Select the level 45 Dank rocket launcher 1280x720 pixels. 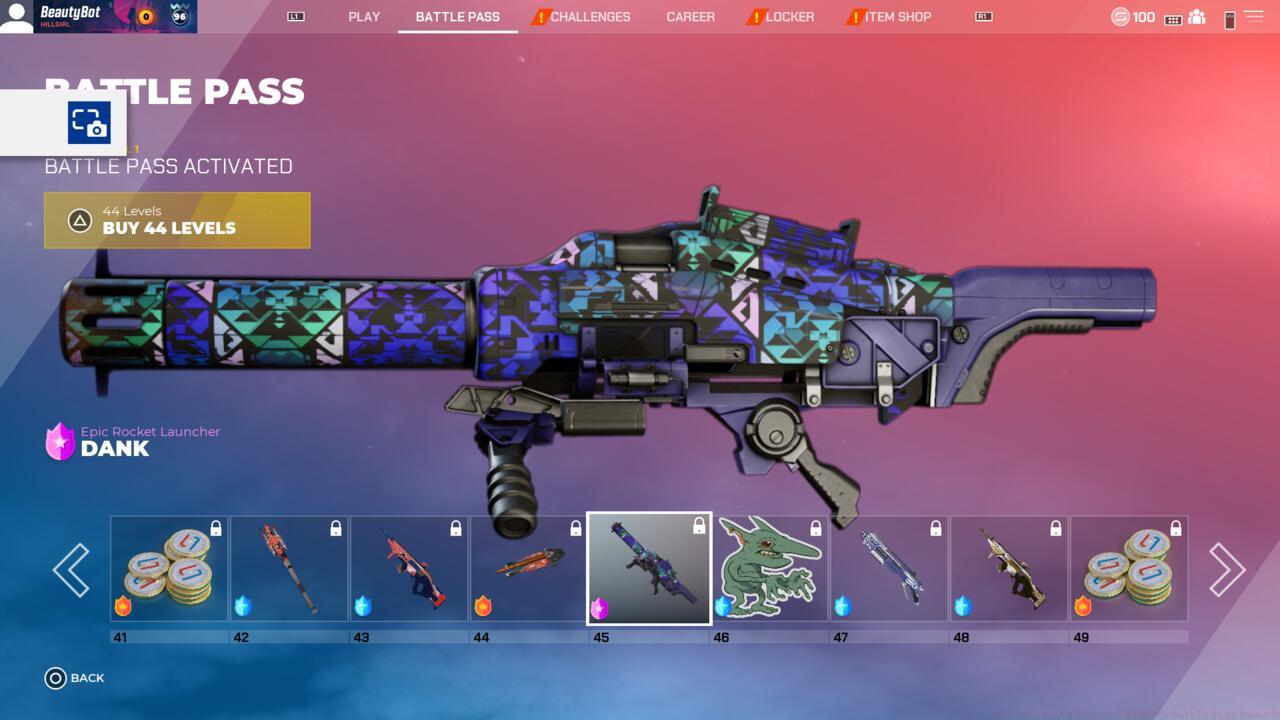click(649, 569)
